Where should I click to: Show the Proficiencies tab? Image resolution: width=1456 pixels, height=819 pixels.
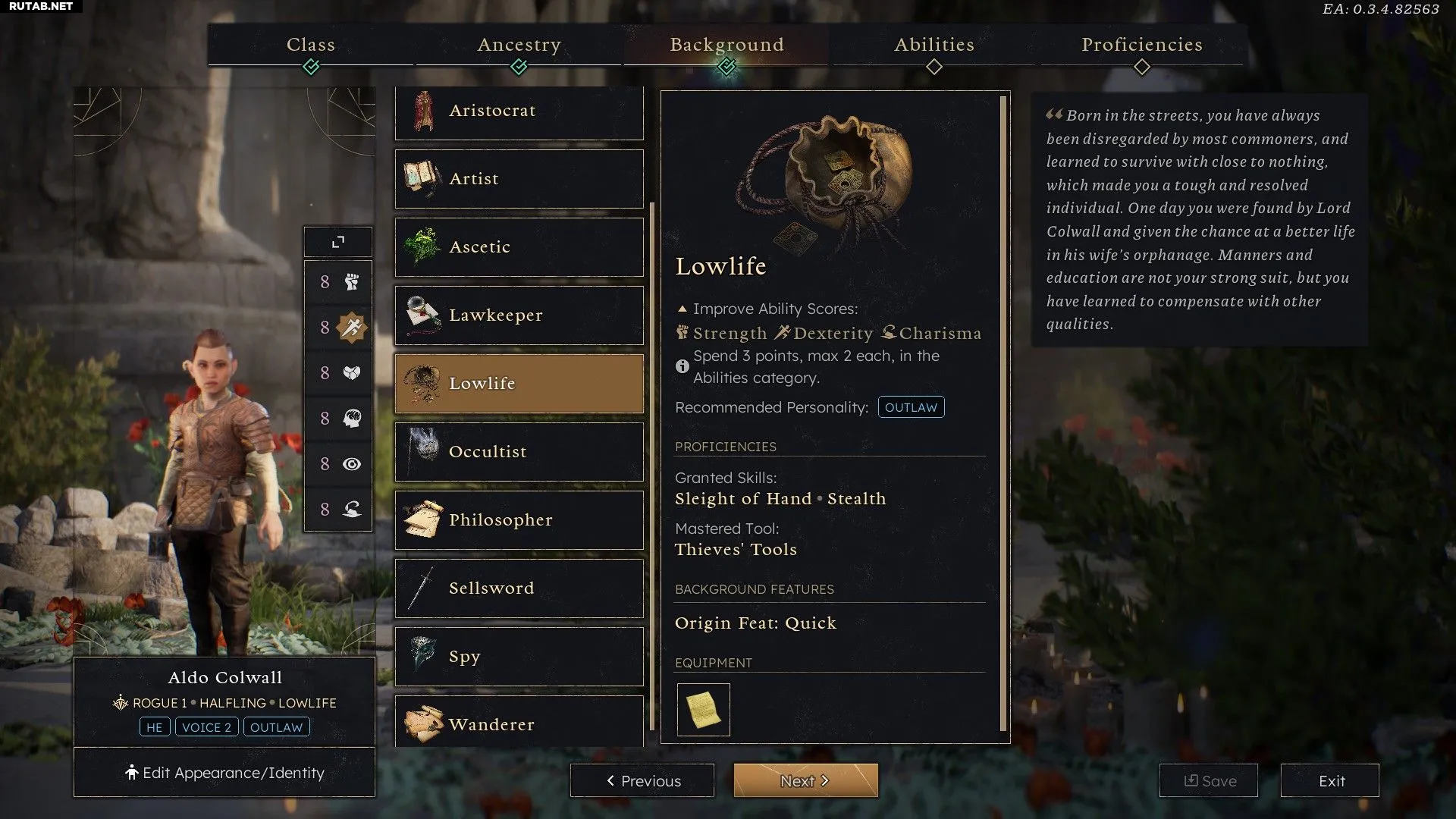pos(1141,45)
